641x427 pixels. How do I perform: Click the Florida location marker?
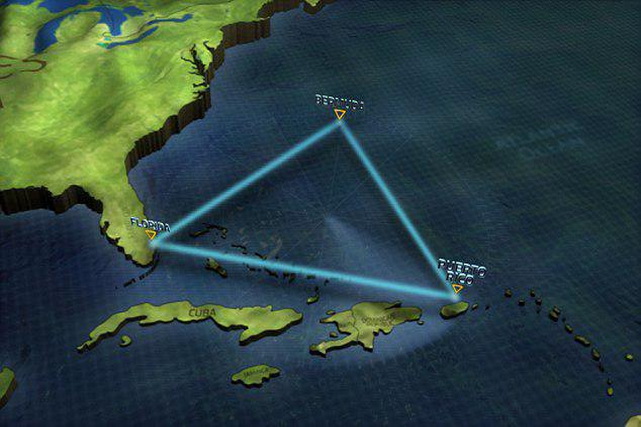tap(150, 235)
